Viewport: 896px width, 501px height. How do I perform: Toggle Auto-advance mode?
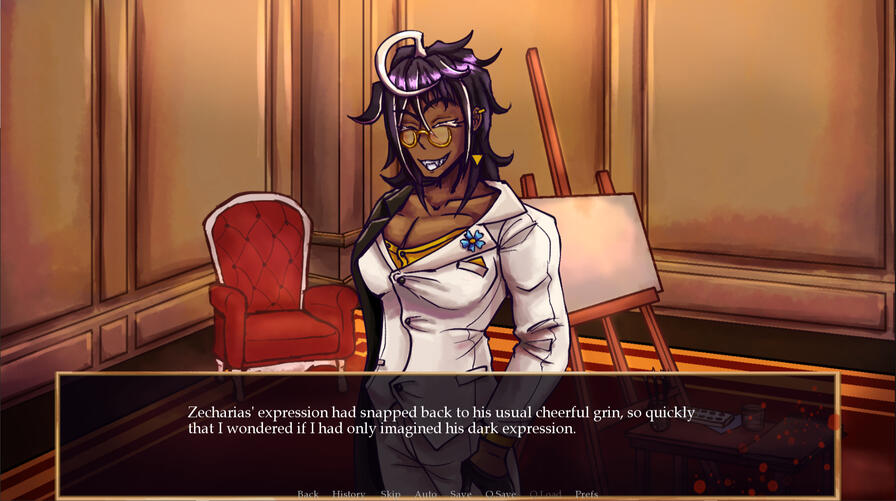pos(426,494)
